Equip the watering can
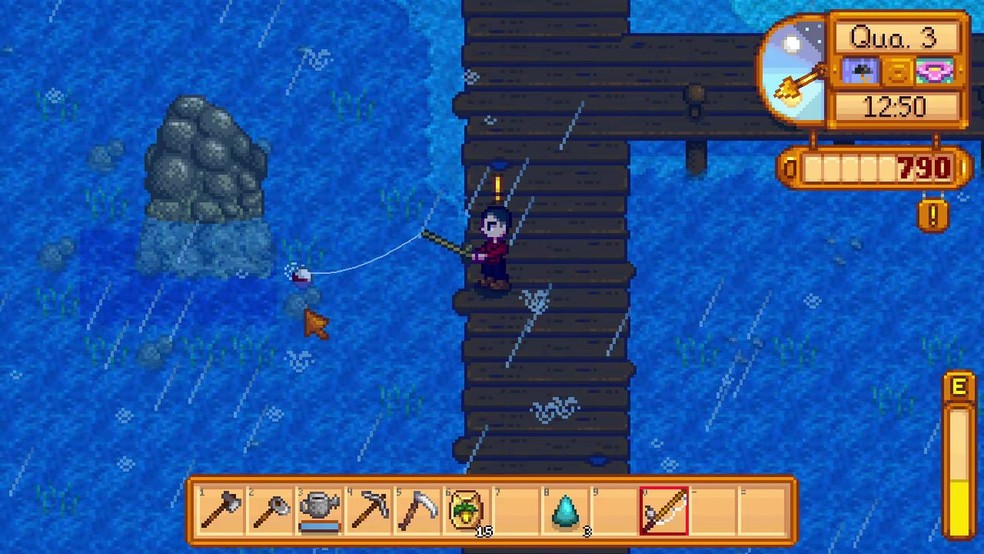The height and width of the screenshot is (554, 984). coord(318,510)
